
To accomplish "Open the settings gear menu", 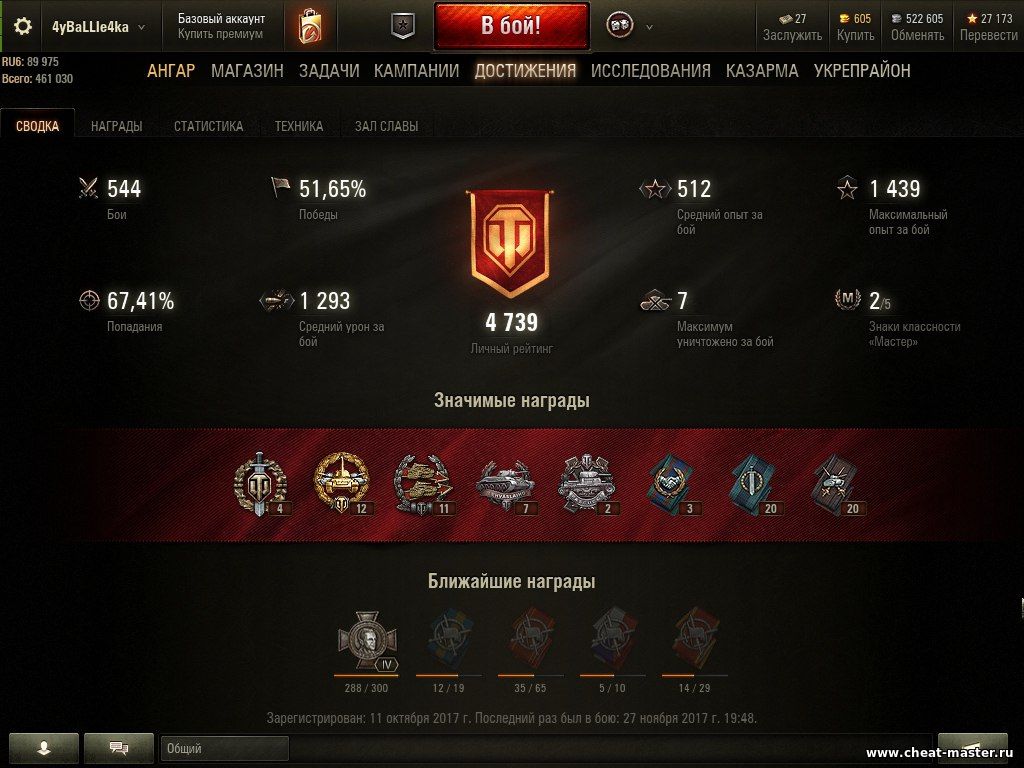I will (22, 27).
